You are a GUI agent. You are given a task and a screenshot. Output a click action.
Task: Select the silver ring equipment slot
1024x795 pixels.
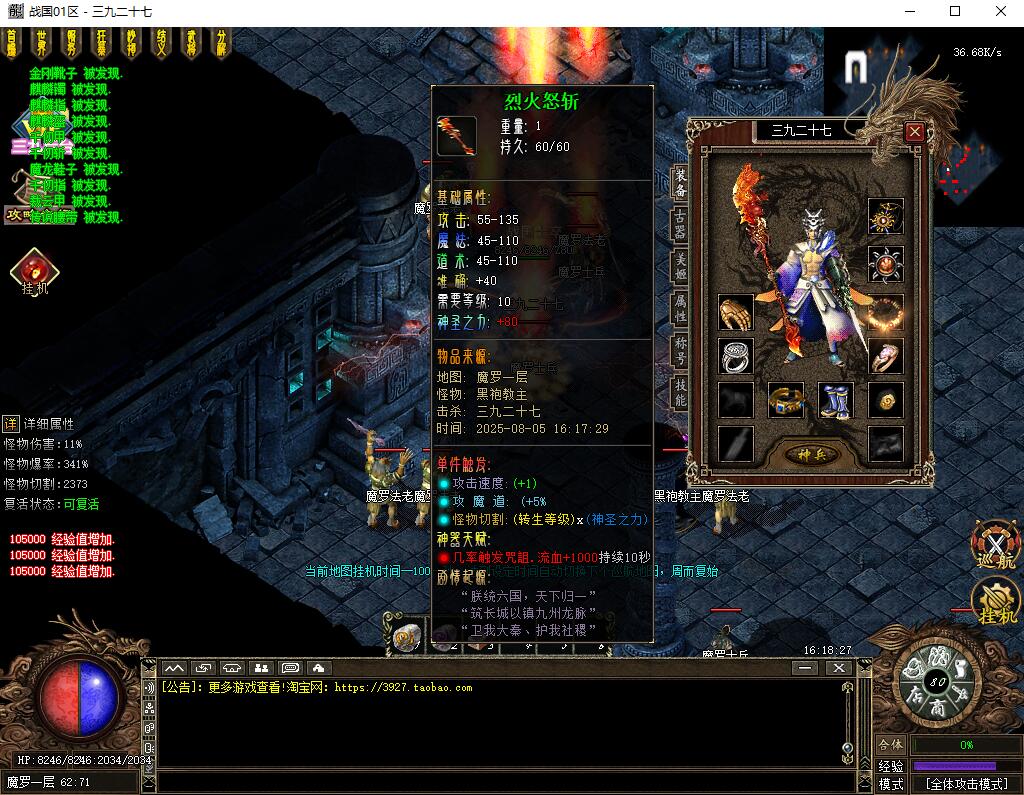pos(736,356)
